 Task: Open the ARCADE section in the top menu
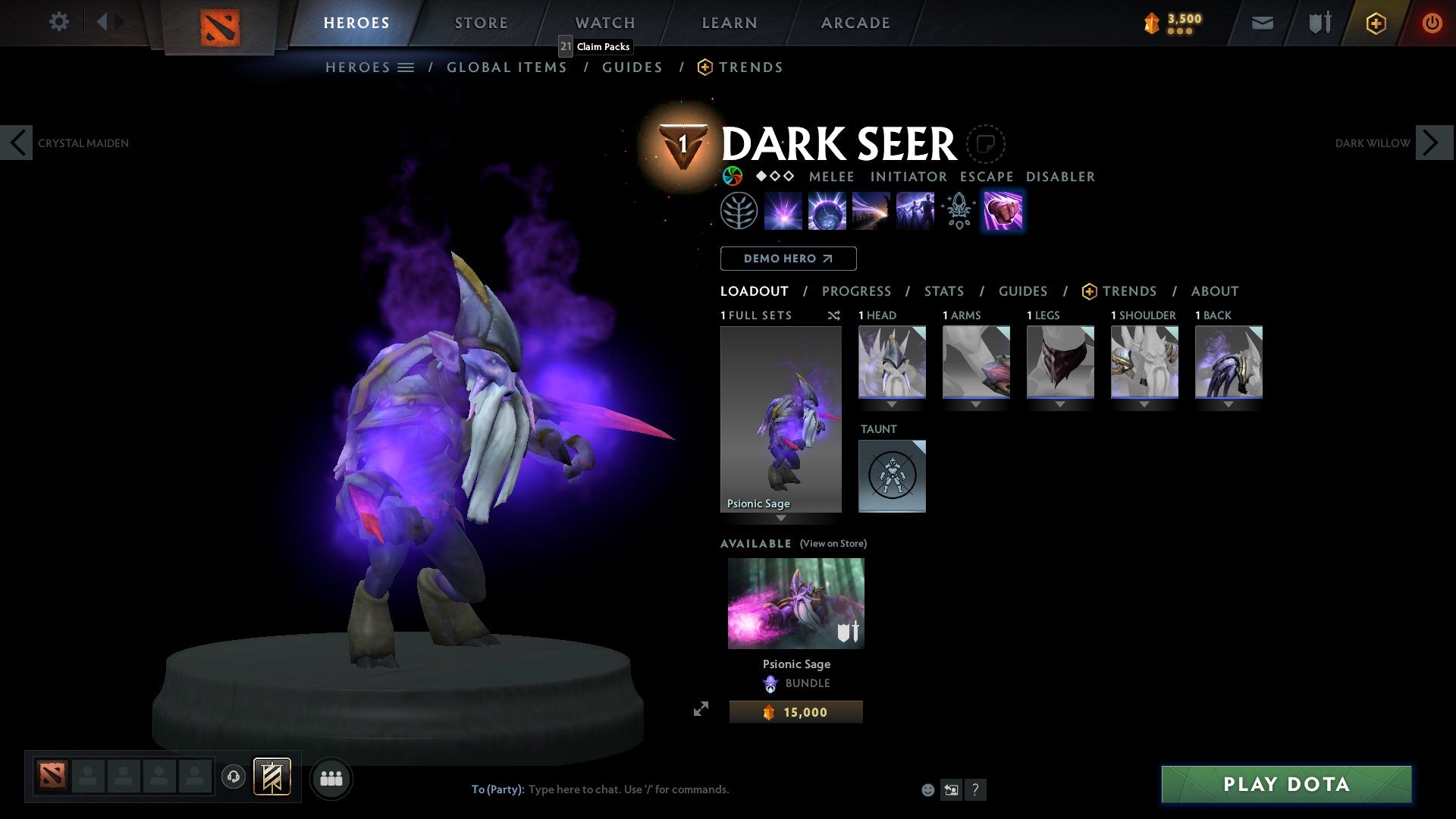pyautogui.click(x=855, y=22)
